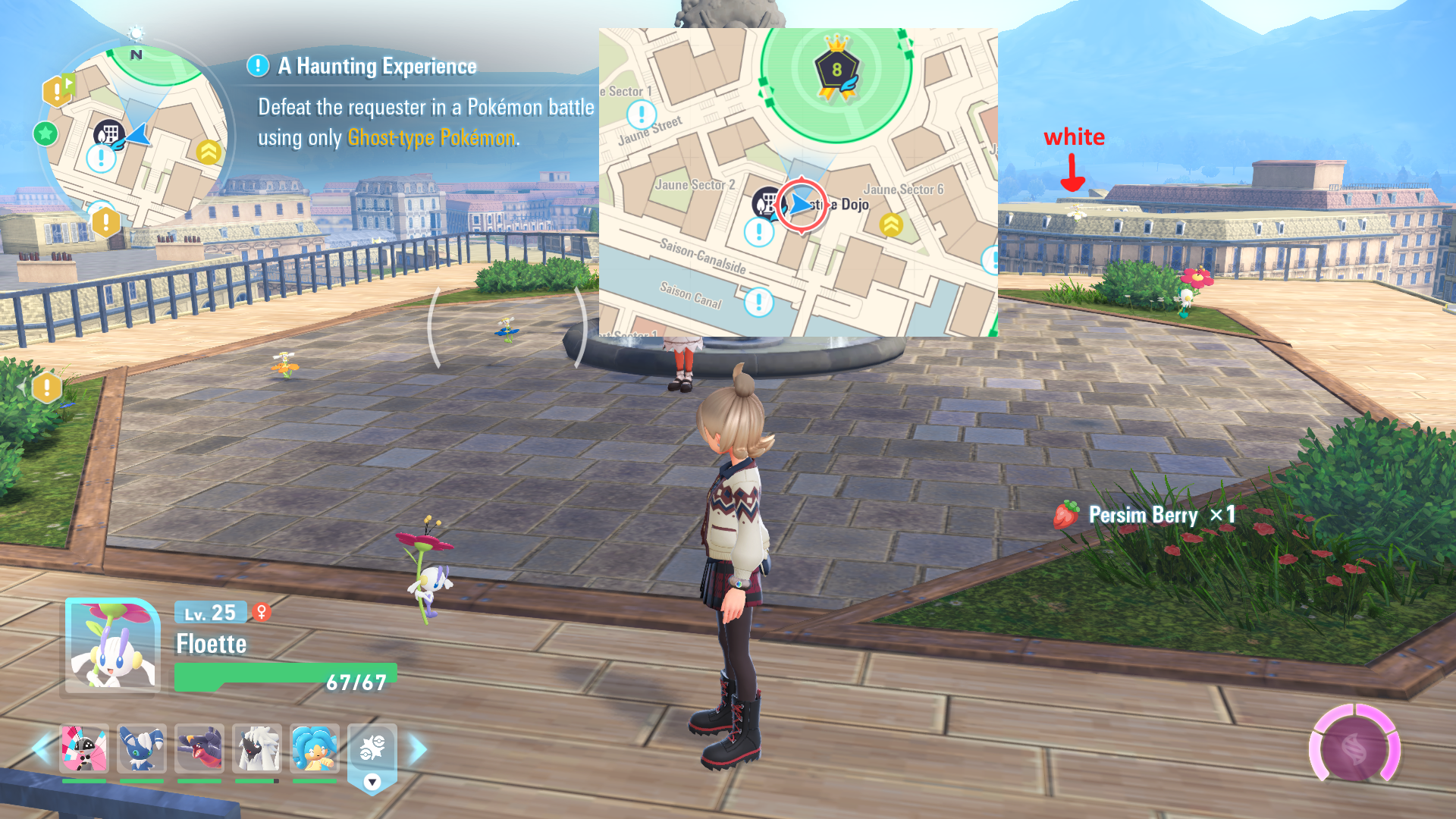Click the right arrow beside the party bar
1456x819 pixels.
tap(418, 749)
